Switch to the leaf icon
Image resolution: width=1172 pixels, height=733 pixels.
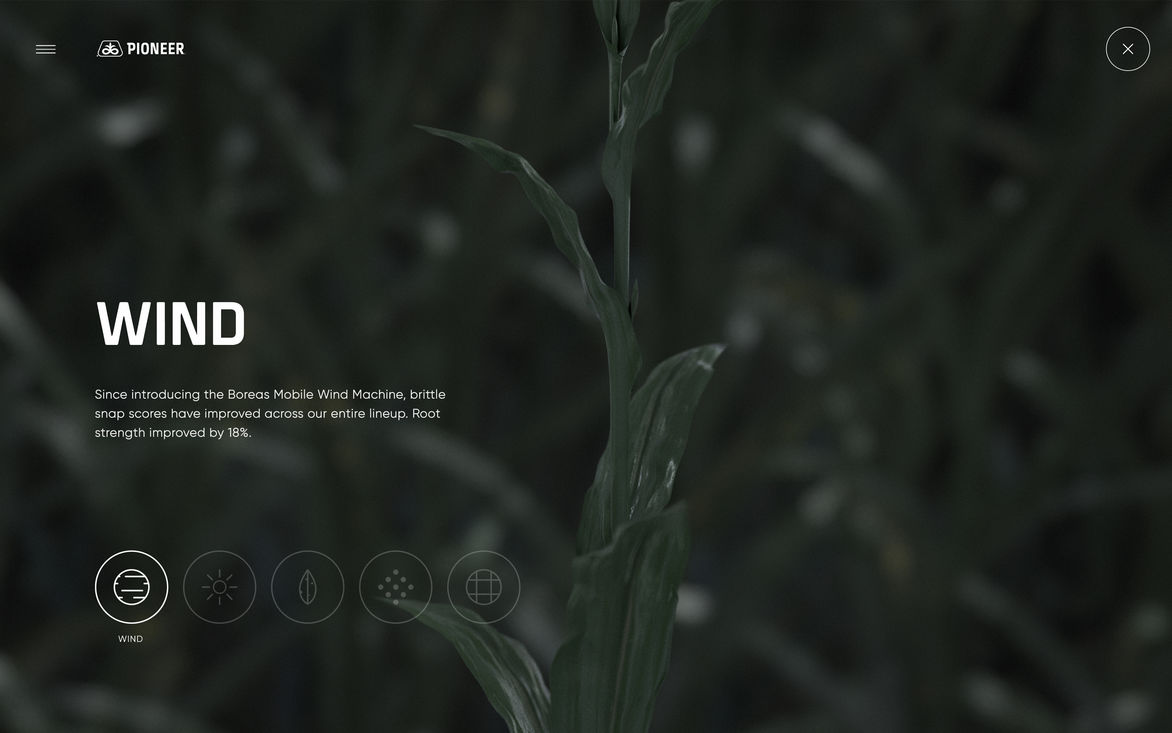coord(307,587)
